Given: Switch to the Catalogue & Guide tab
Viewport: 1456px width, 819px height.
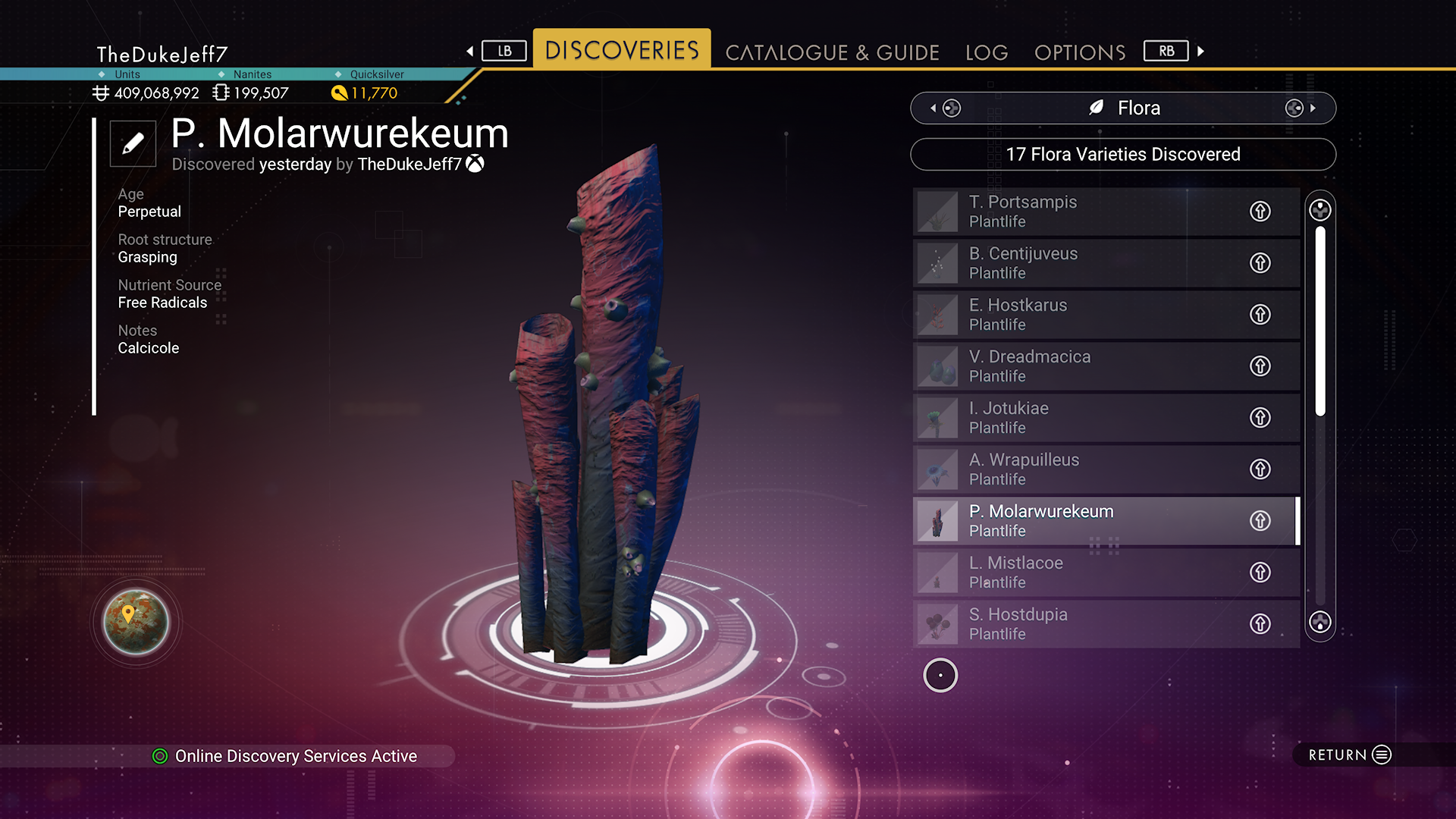Looking at the screenshot, I should point(832,52).
